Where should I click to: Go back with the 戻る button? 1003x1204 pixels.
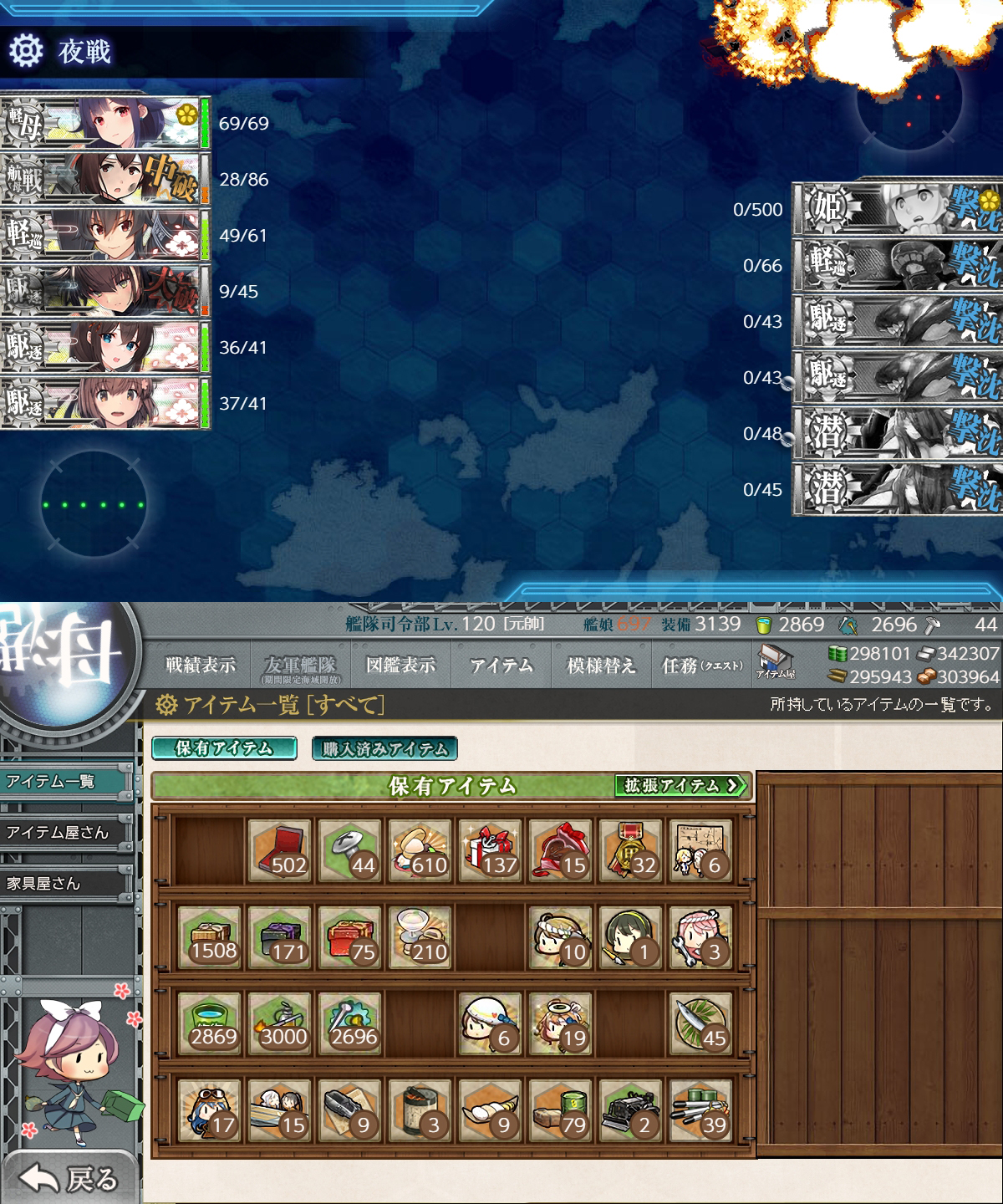71,1180
